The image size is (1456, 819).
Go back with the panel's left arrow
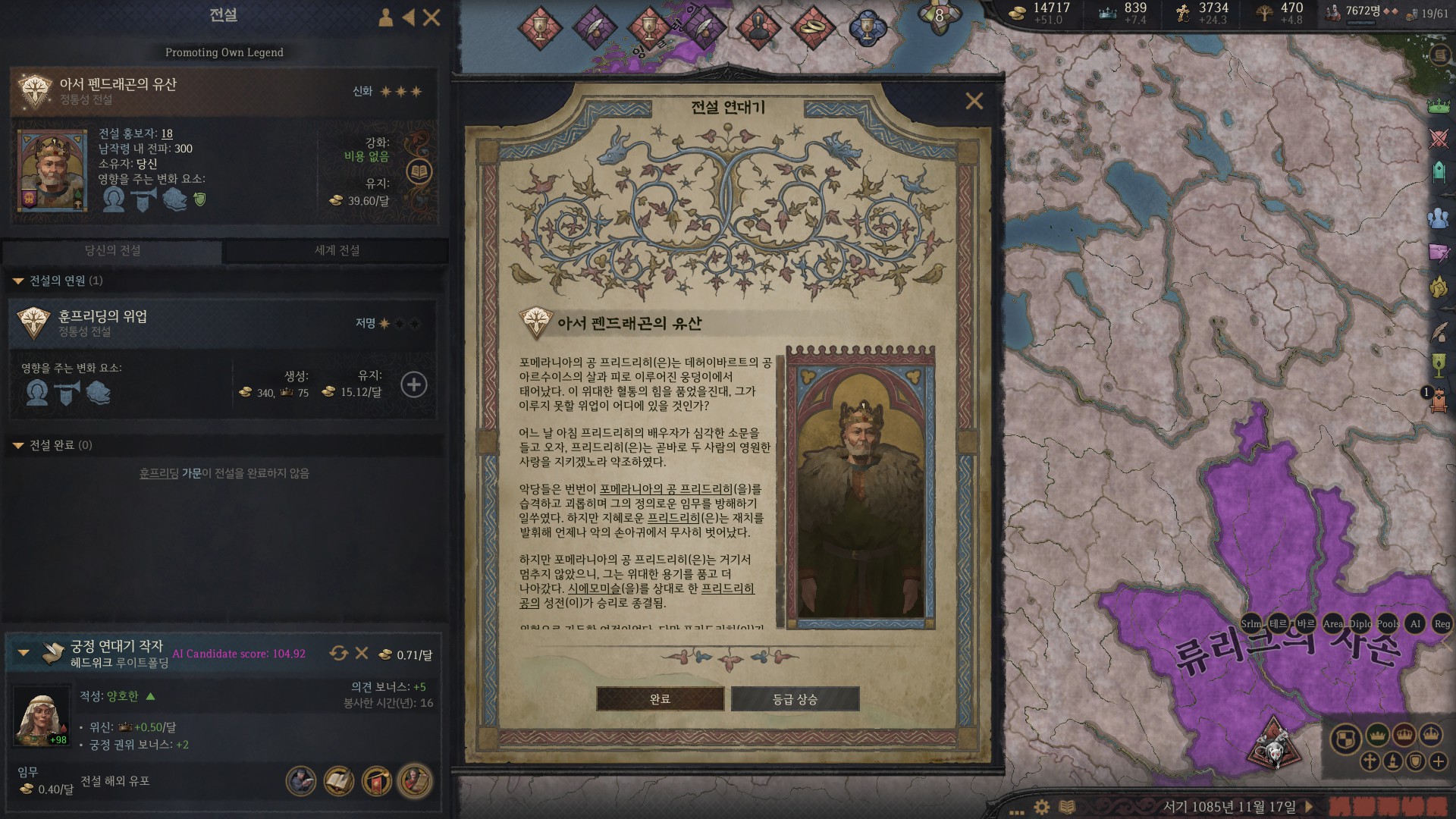[x=409, y=17]
